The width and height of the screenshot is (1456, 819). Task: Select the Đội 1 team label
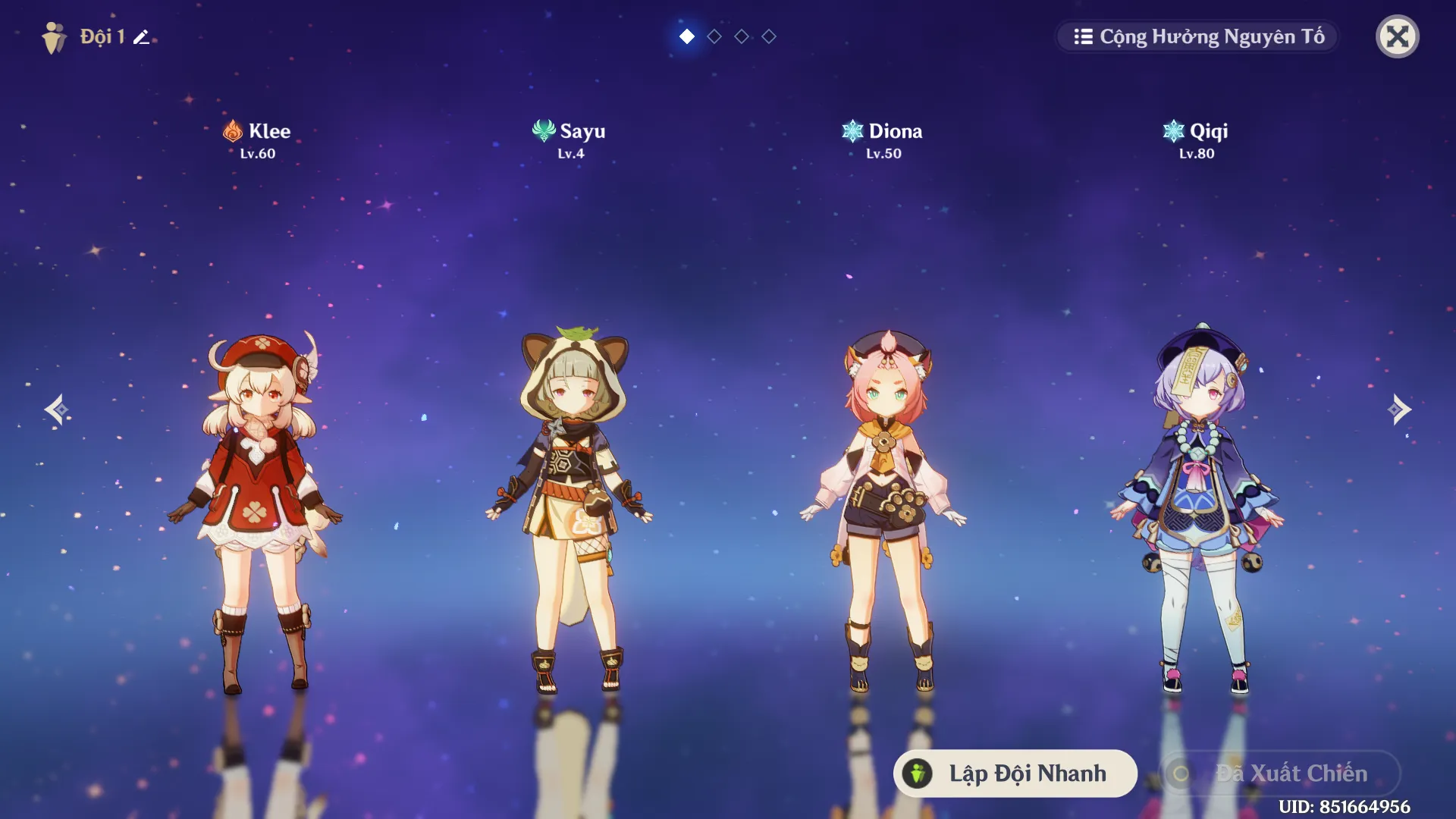[102, 35]
